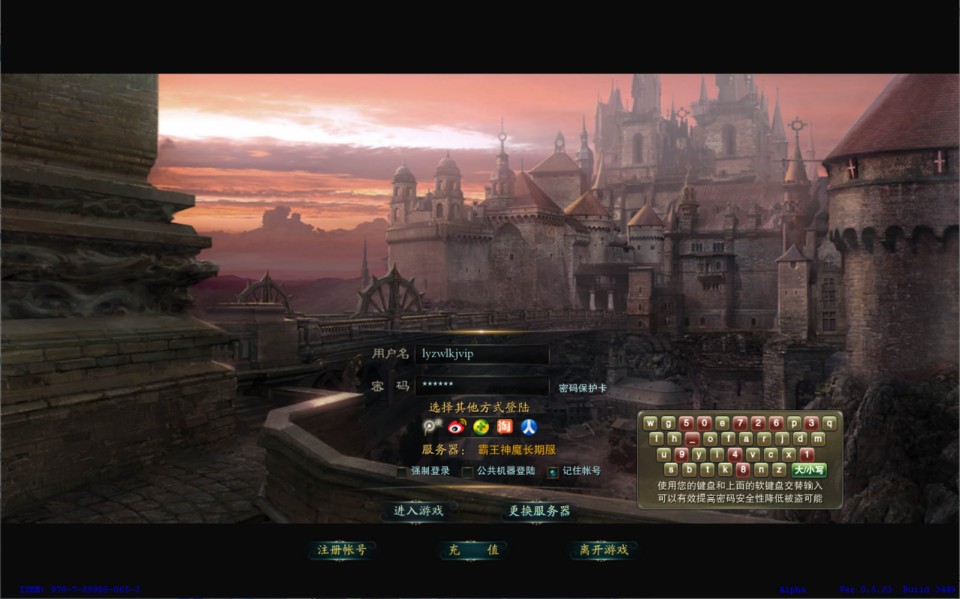Click into the 密码 password field

tap(483, 386)
